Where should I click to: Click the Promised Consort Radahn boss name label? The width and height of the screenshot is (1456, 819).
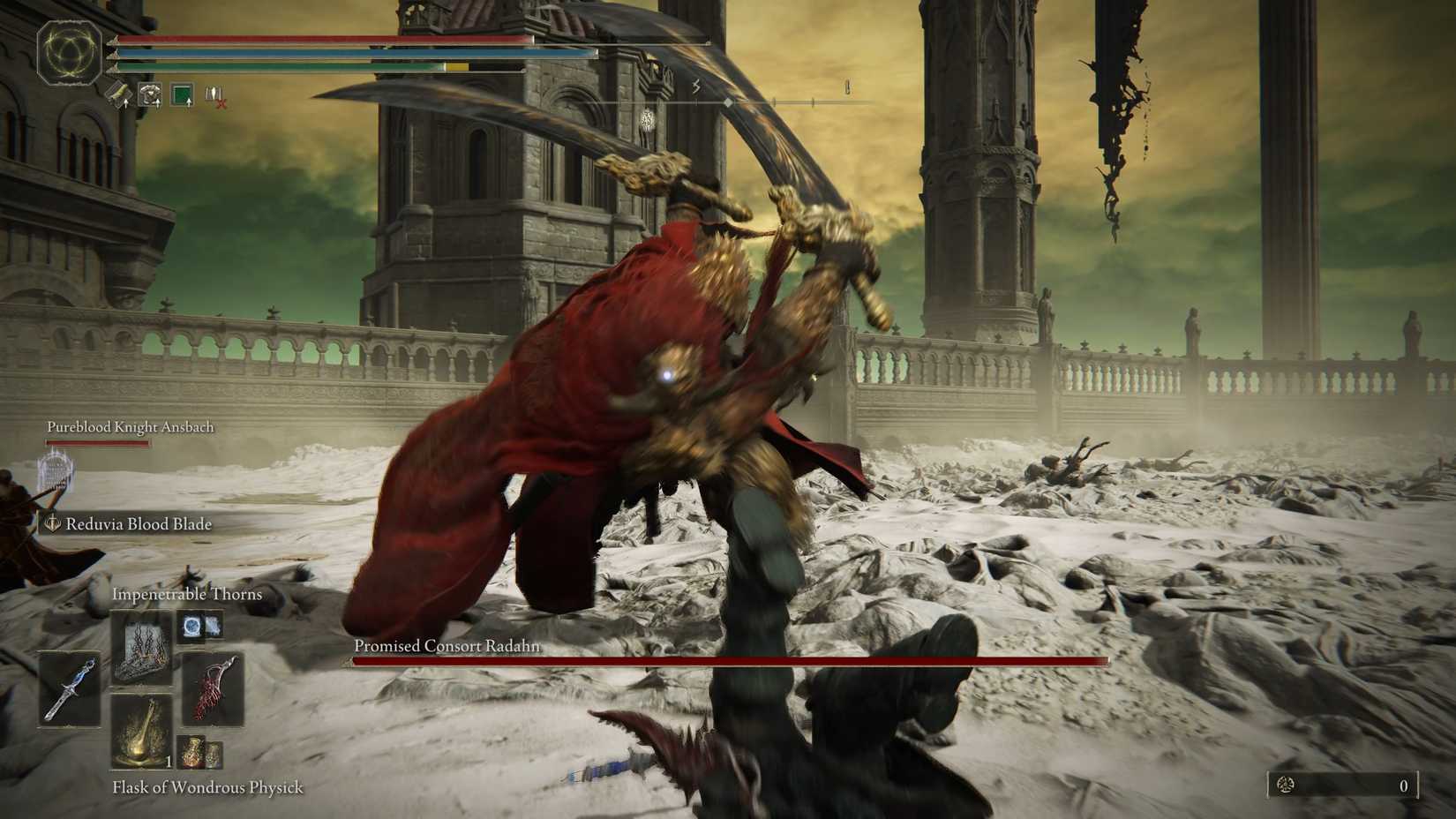pyautogui.click(x=447, y=646)
